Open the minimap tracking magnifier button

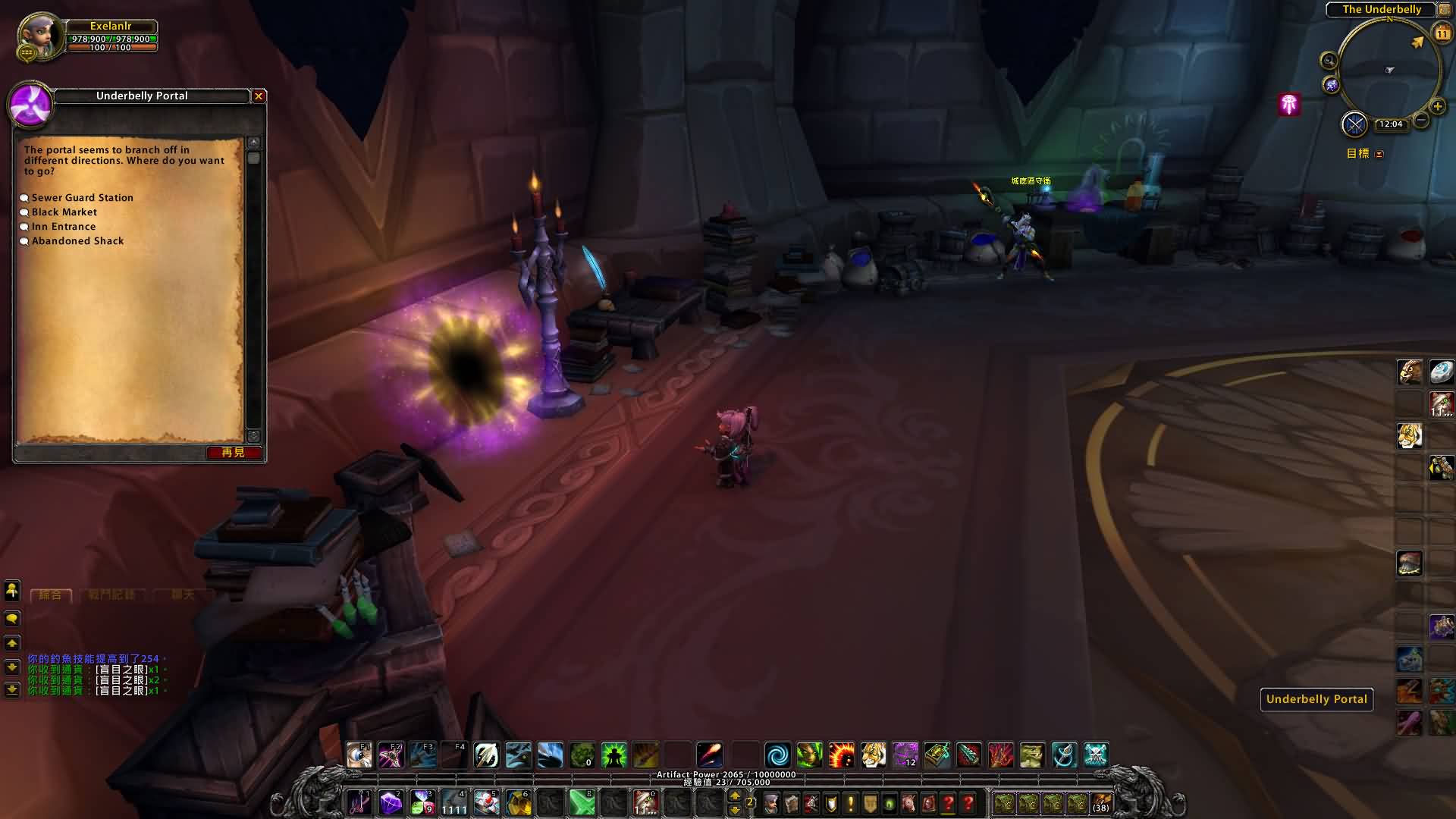point(1329,61)
